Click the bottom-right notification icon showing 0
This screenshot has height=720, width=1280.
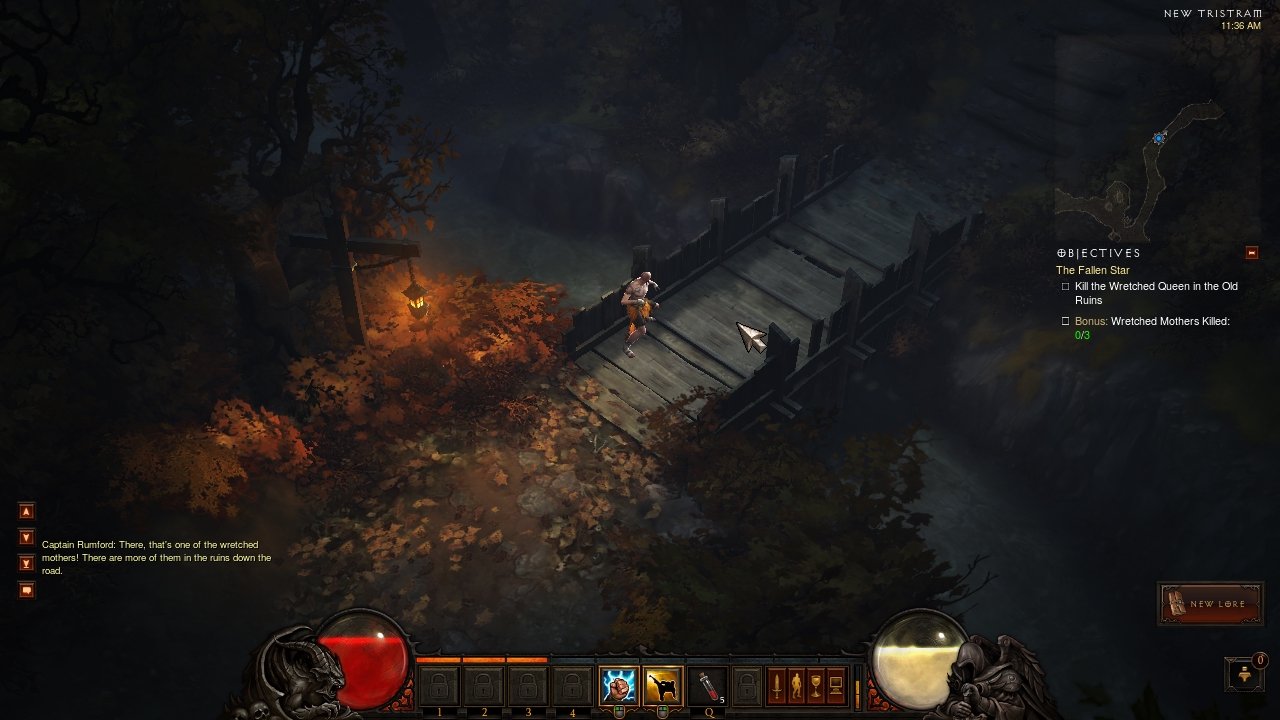click(1245, 674)
